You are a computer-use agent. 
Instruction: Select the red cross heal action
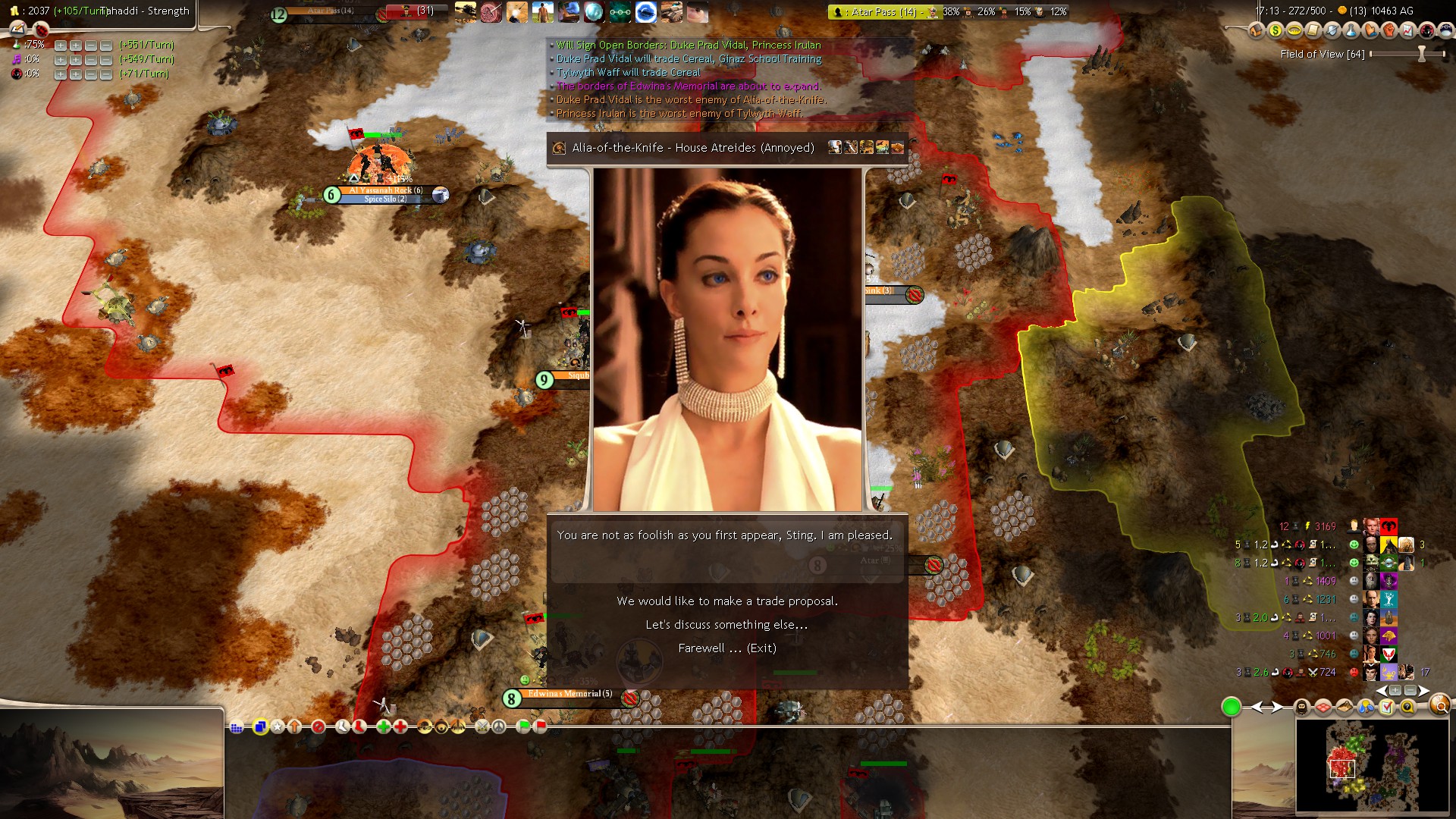coord(399,727)
